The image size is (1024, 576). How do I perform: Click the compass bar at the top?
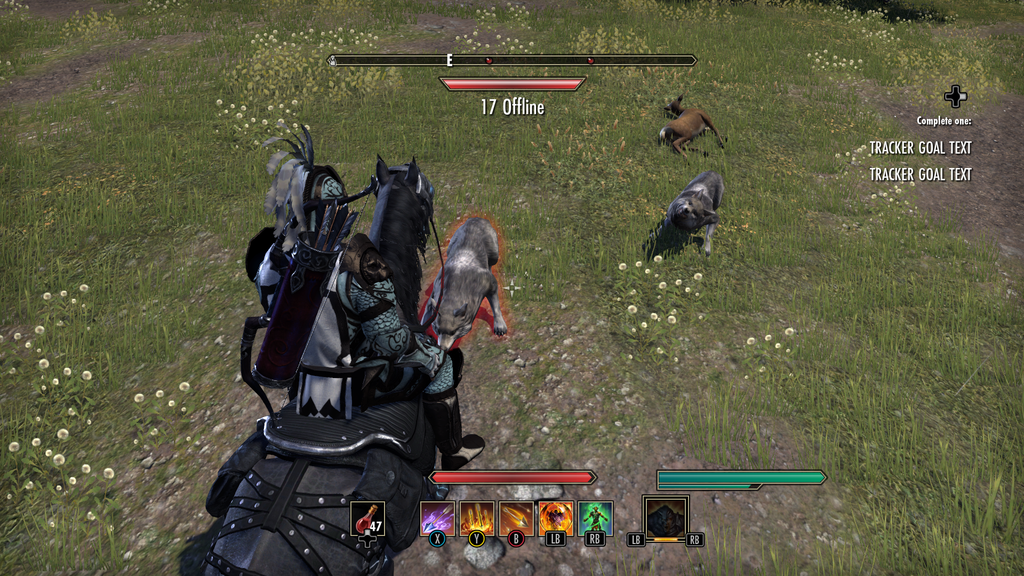[x=513, y=60]
